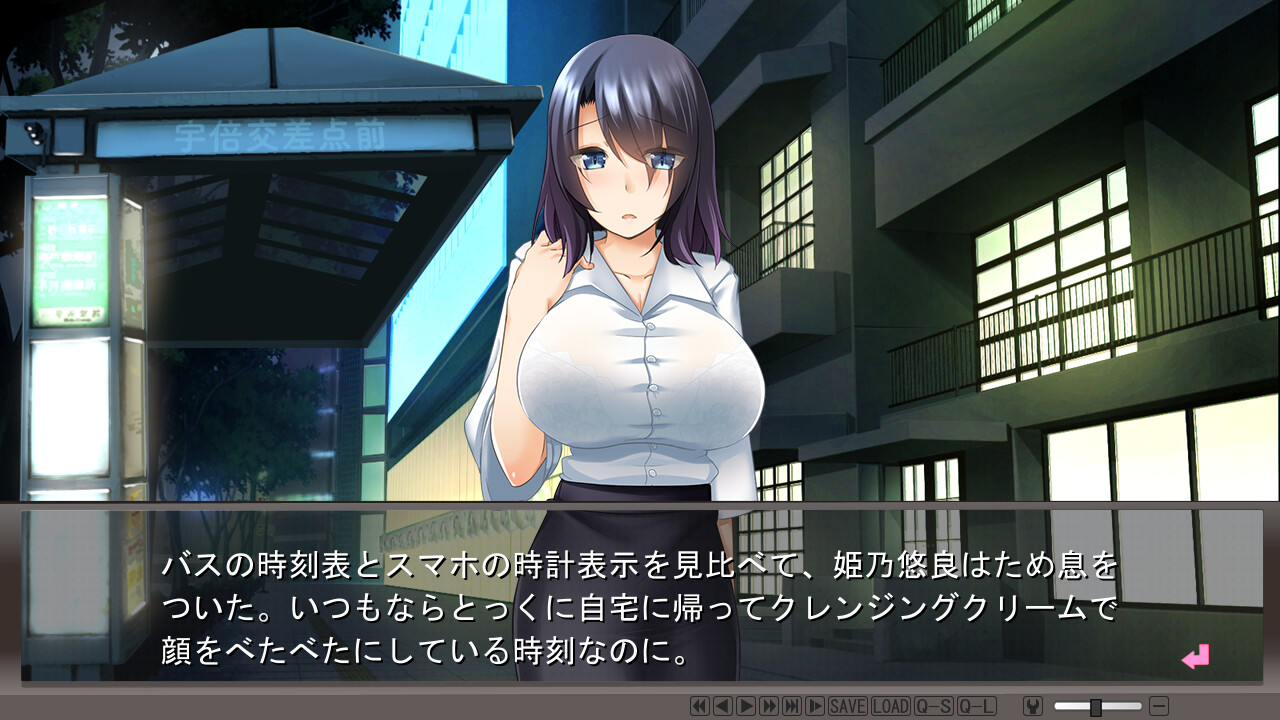The height and width of the screenshot is (720, 1280).
Task: Open settings via the wrench icon
Action: pyautogui.click(x=1033, y=706)
